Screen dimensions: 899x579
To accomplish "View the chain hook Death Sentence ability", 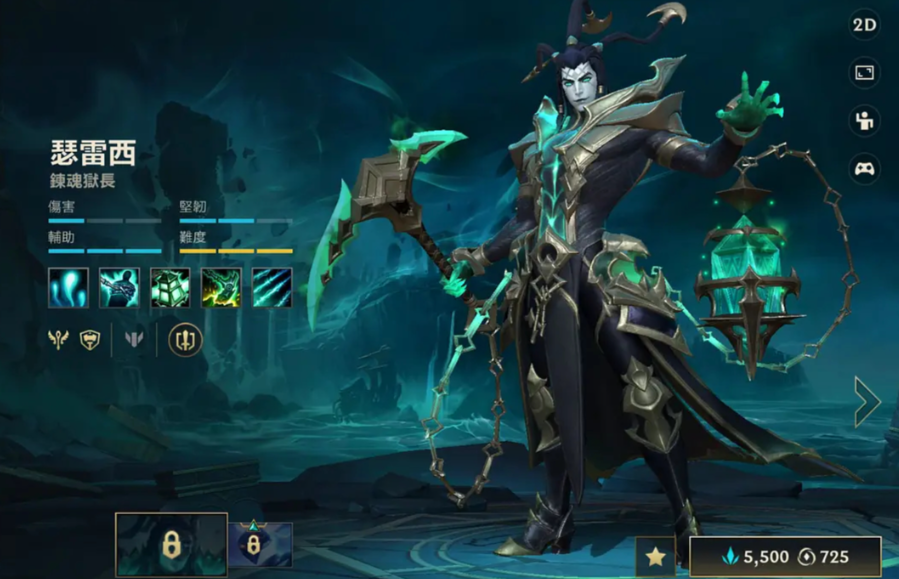I will [x=119, y=288].
